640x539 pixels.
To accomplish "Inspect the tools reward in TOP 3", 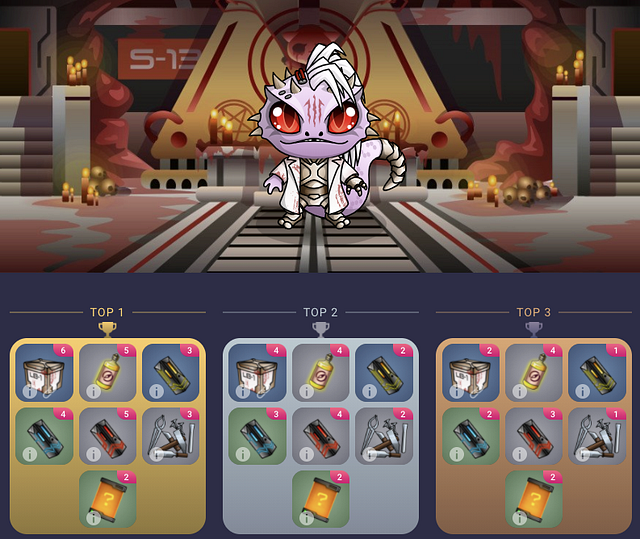I will [x=597, y=435].
